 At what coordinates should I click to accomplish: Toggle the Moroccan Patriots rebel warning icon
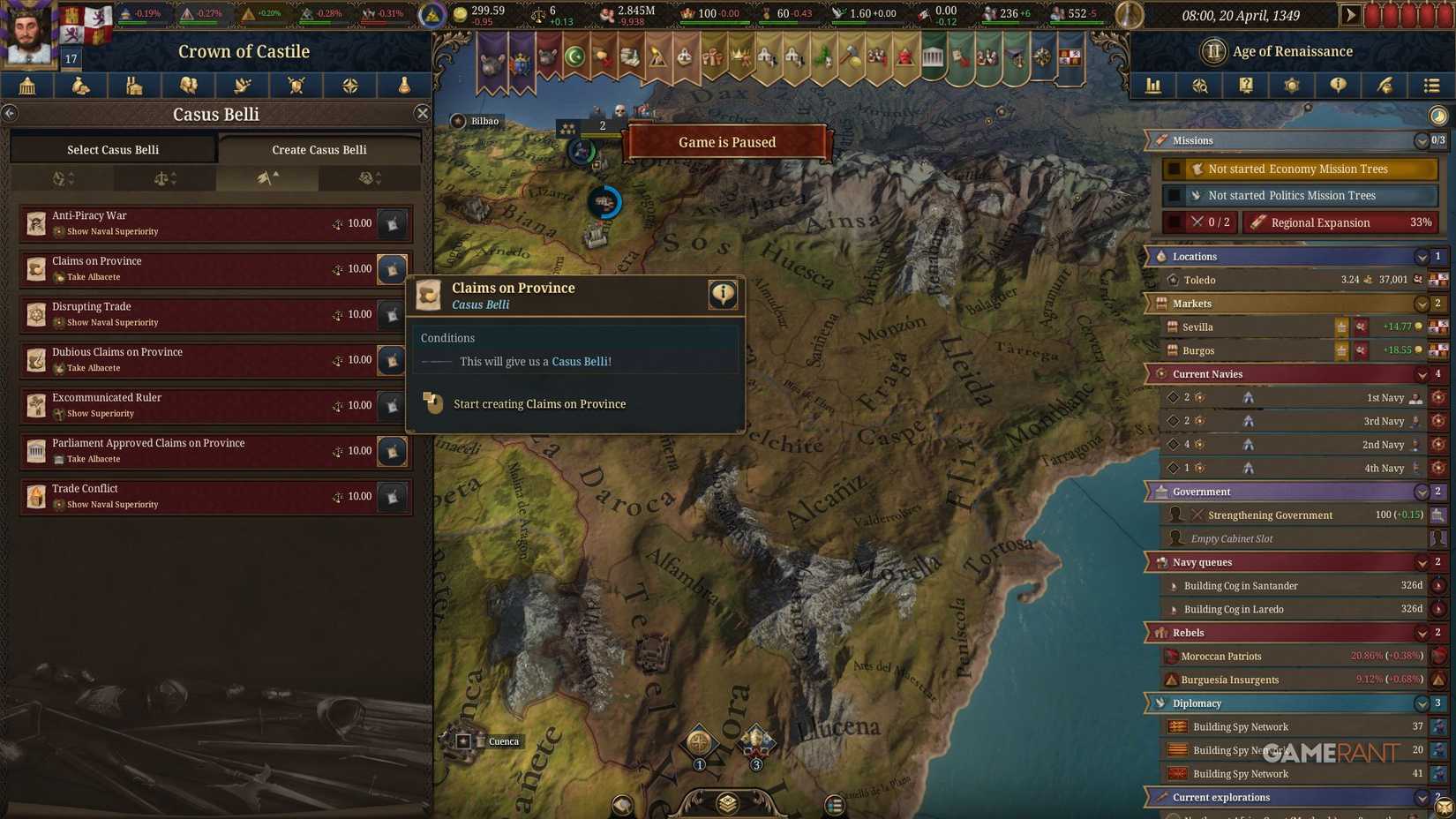click(1441, 656)
